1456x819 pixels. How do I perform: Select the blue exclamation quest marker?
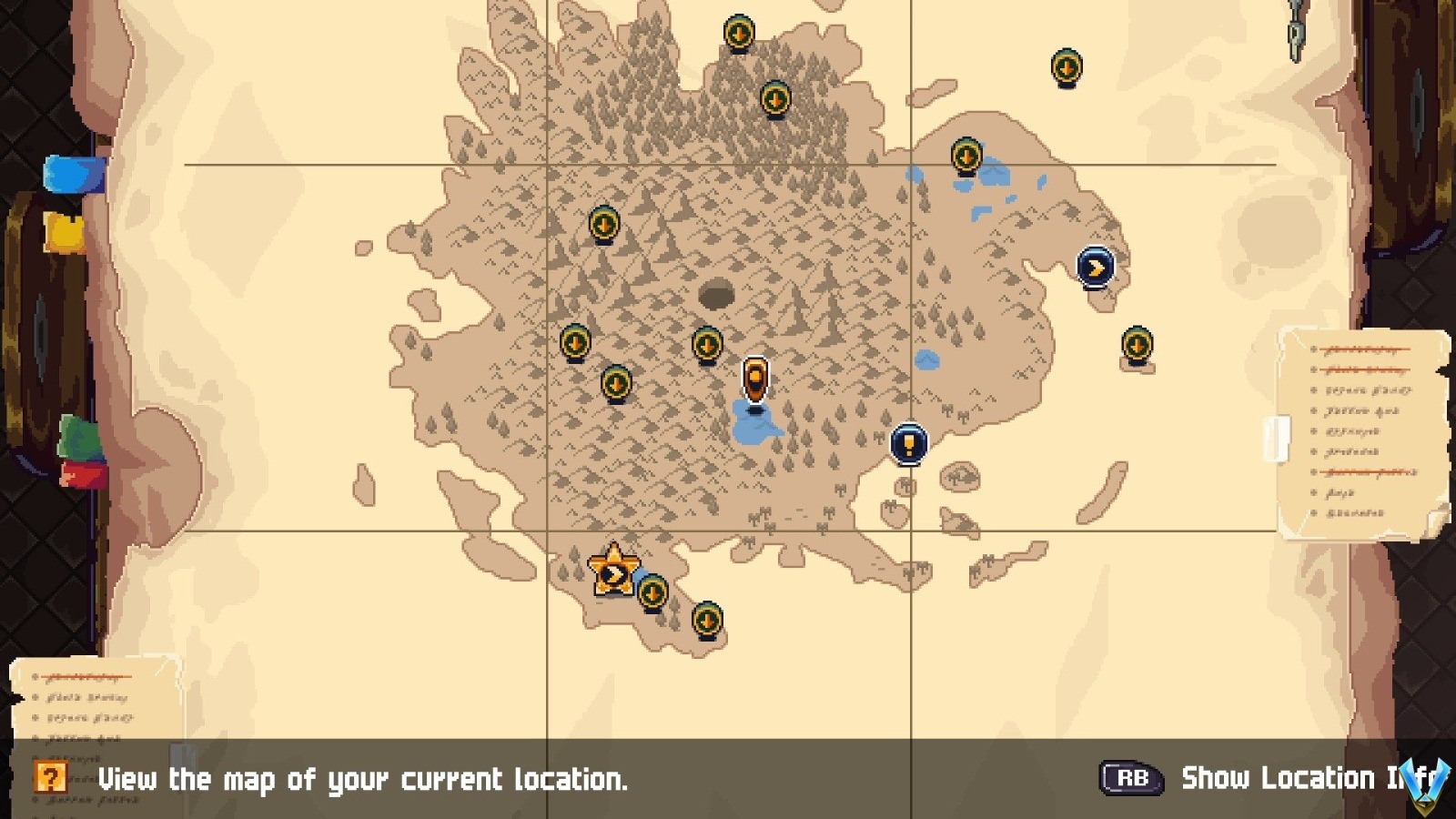[x=908, y=443]
